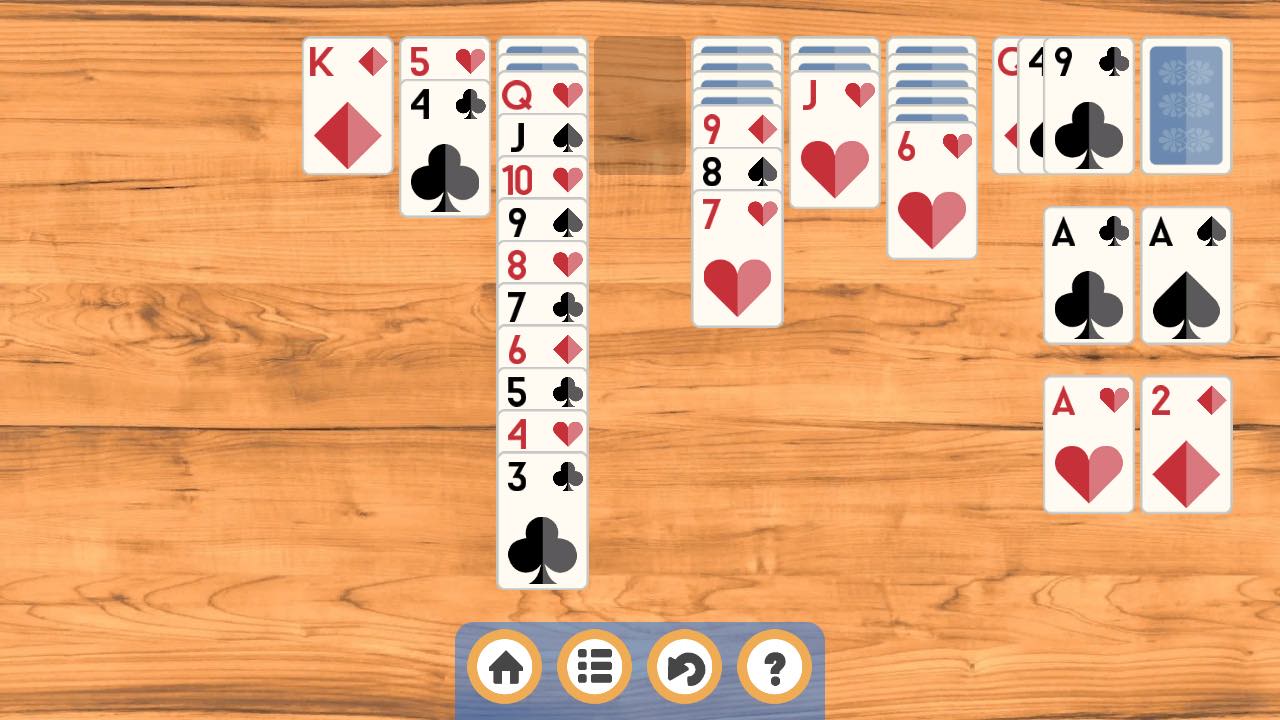Pick the 9 of Diamonds
Viewport: 1280px width, 720px height.
click(737, 130)
